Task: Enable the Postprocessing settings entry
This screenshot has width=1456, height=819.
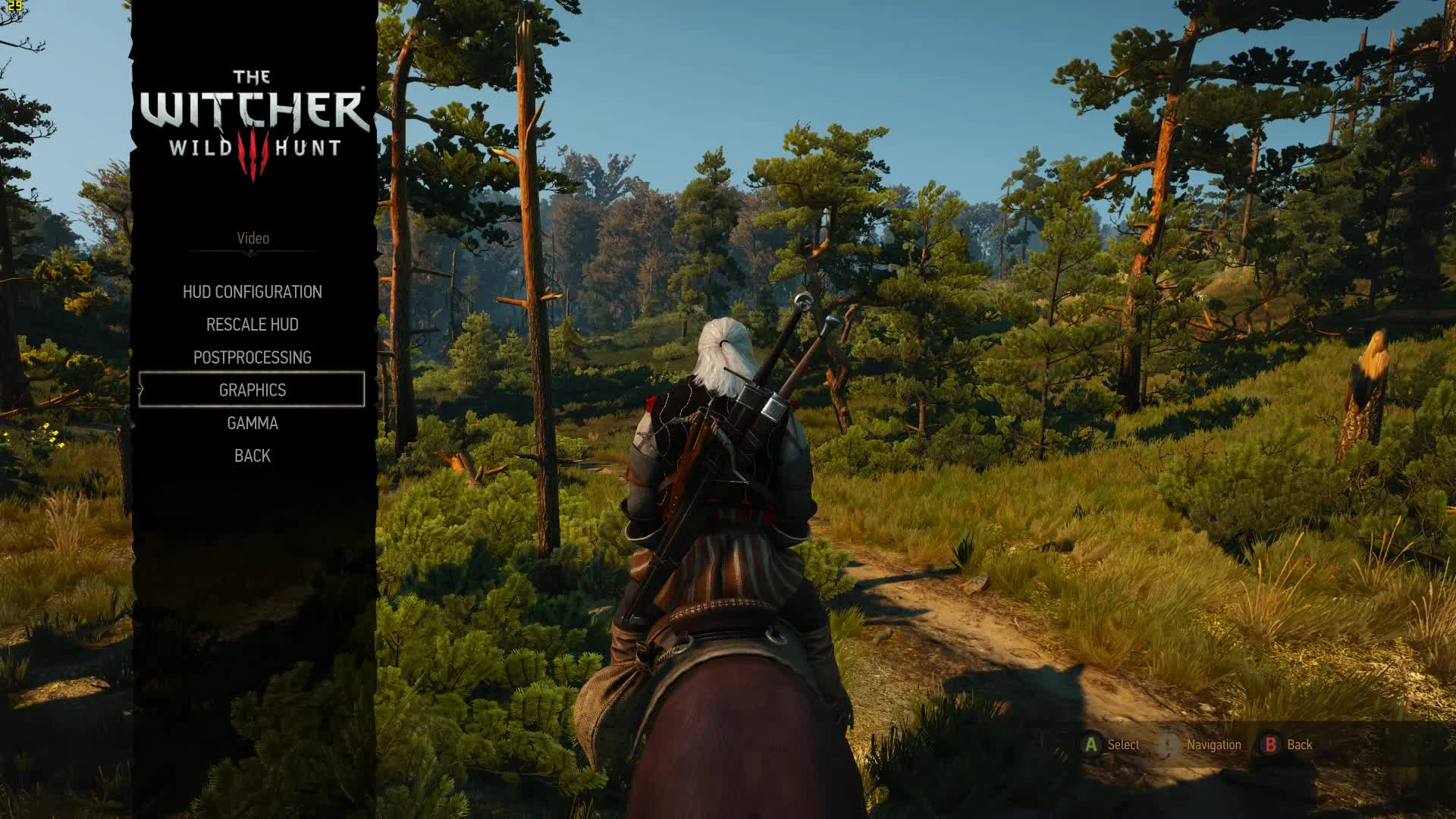Action: 253,356
